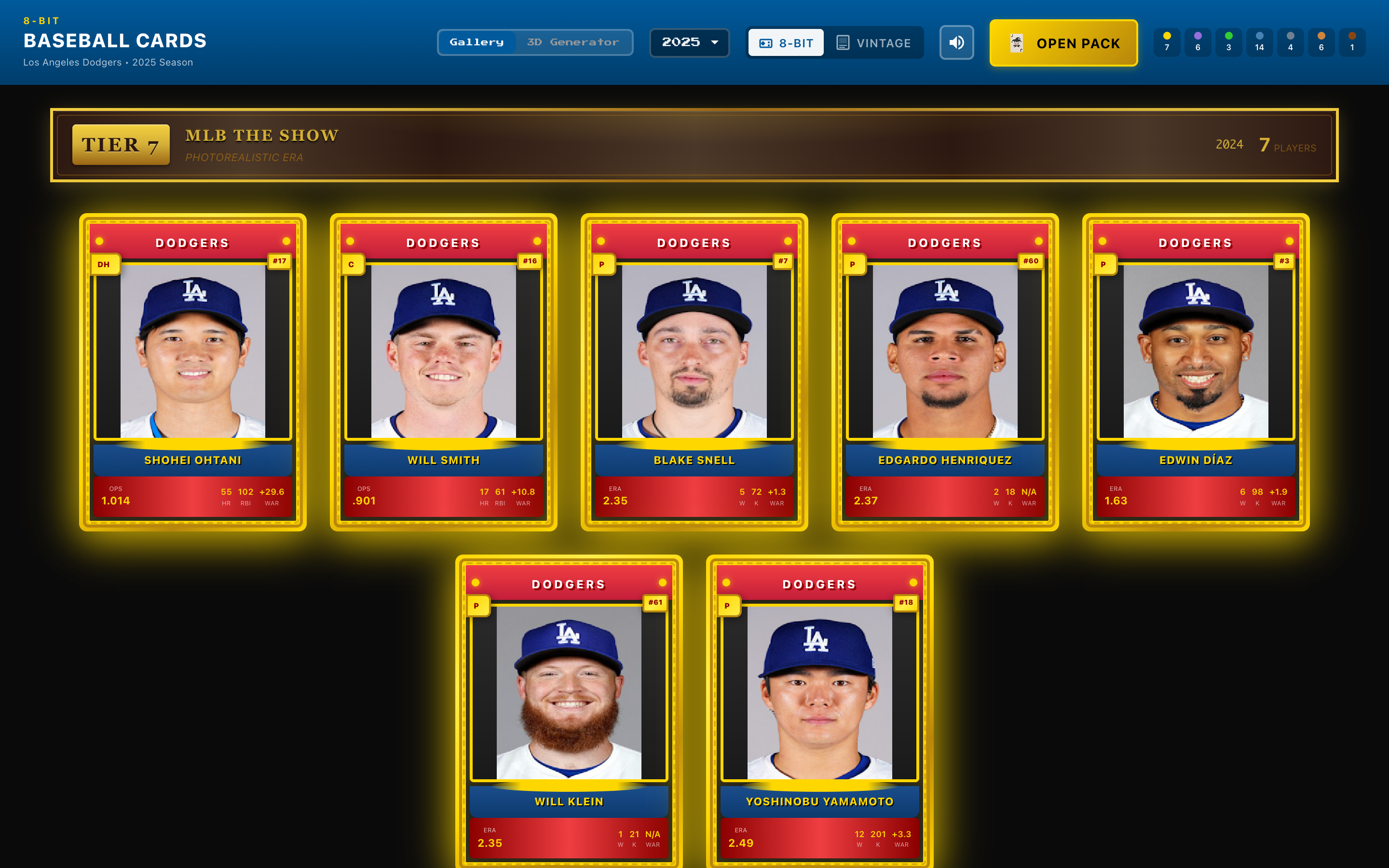Viewport: 1389px width, 868px height.
Task: Enable the 8-BIT display mode
Action: click(x=785, y=42)
